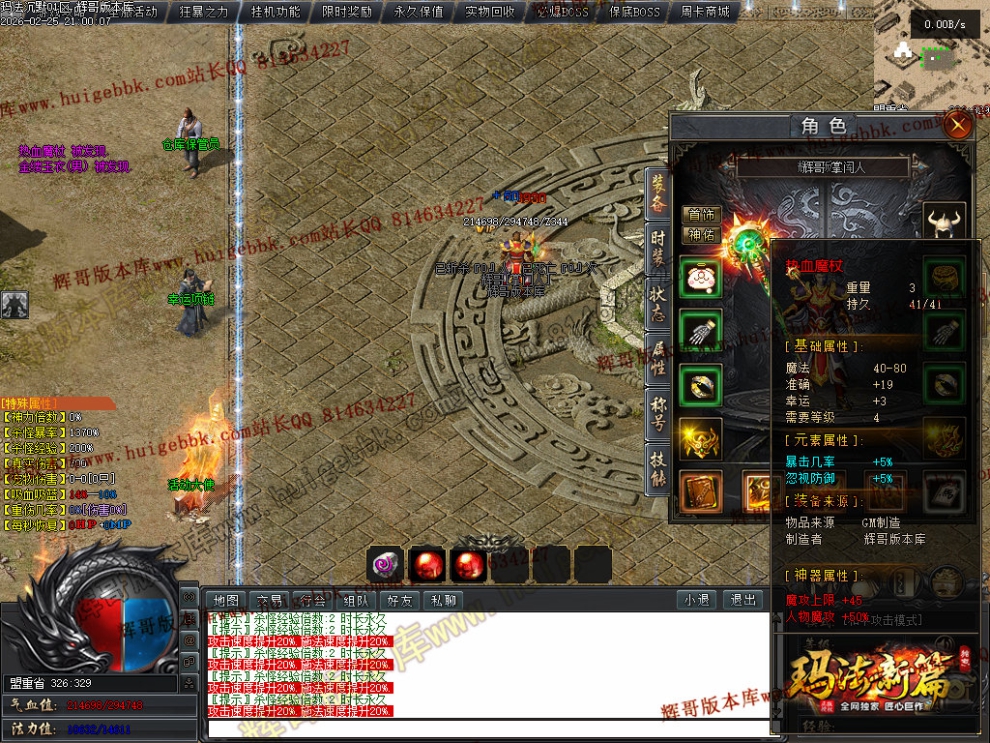Click the 退出 exit button
This screenshot has width=990, height=743.
point(743,600)
